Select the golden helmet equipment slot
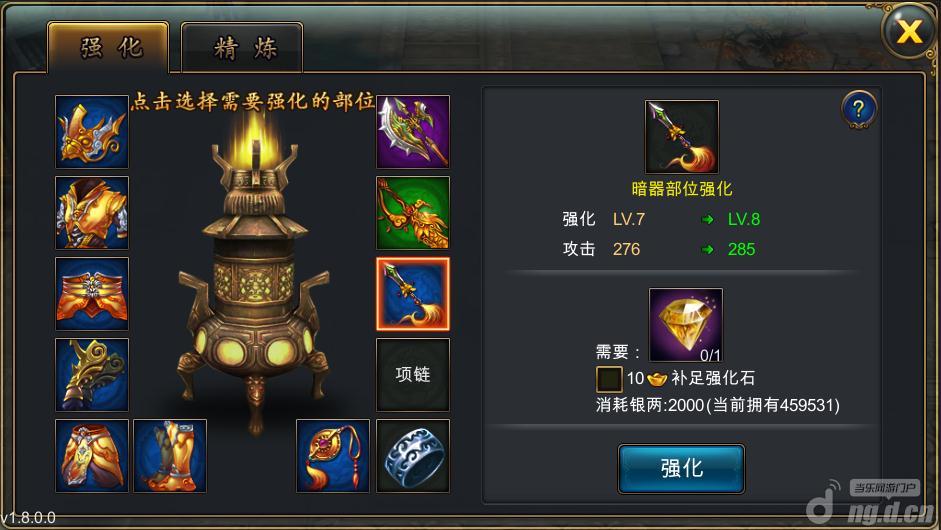Viewport: 941px width, 530px height. pos(92,132)
